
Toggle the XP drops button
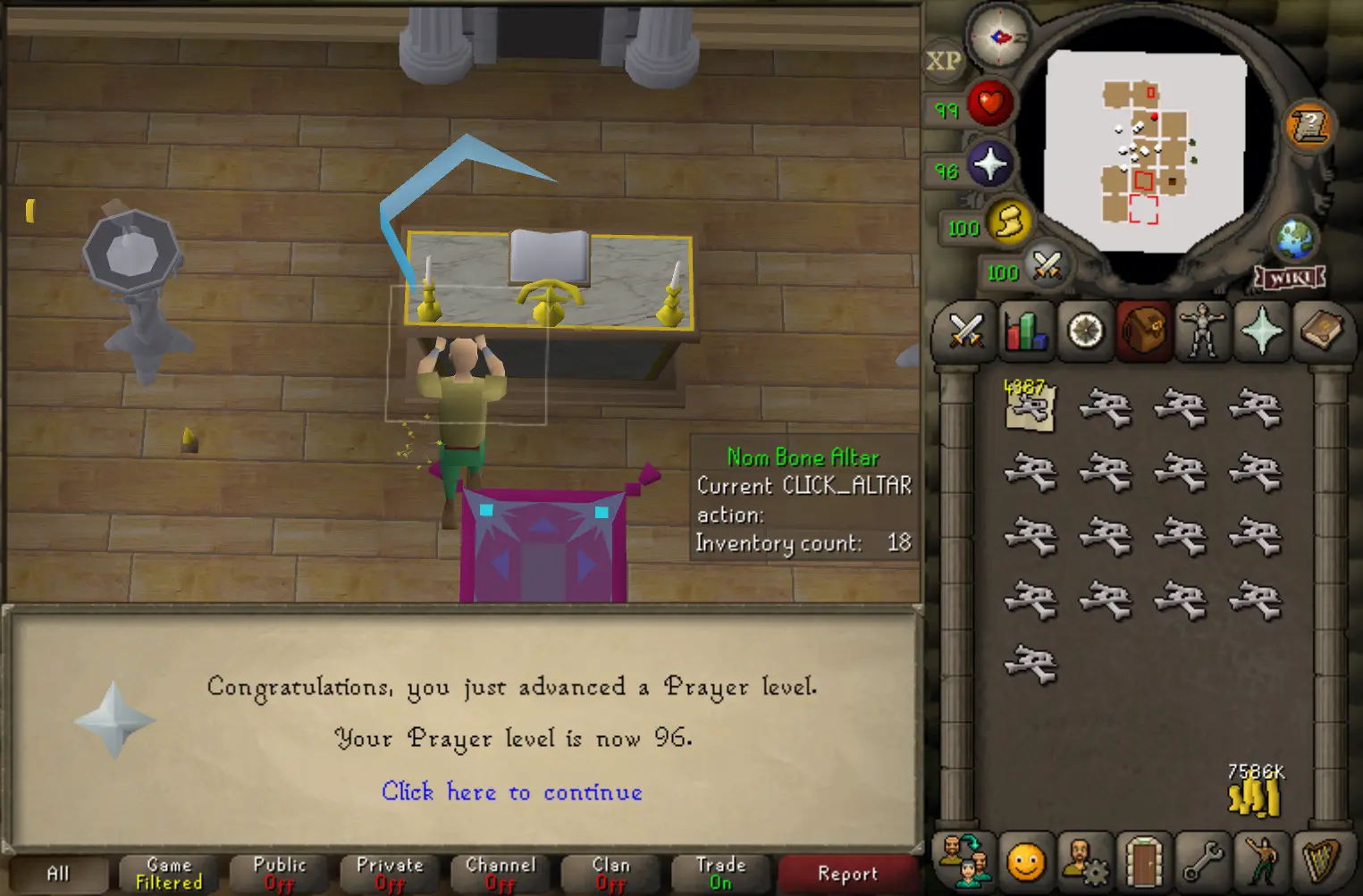[x=943, y=62]
